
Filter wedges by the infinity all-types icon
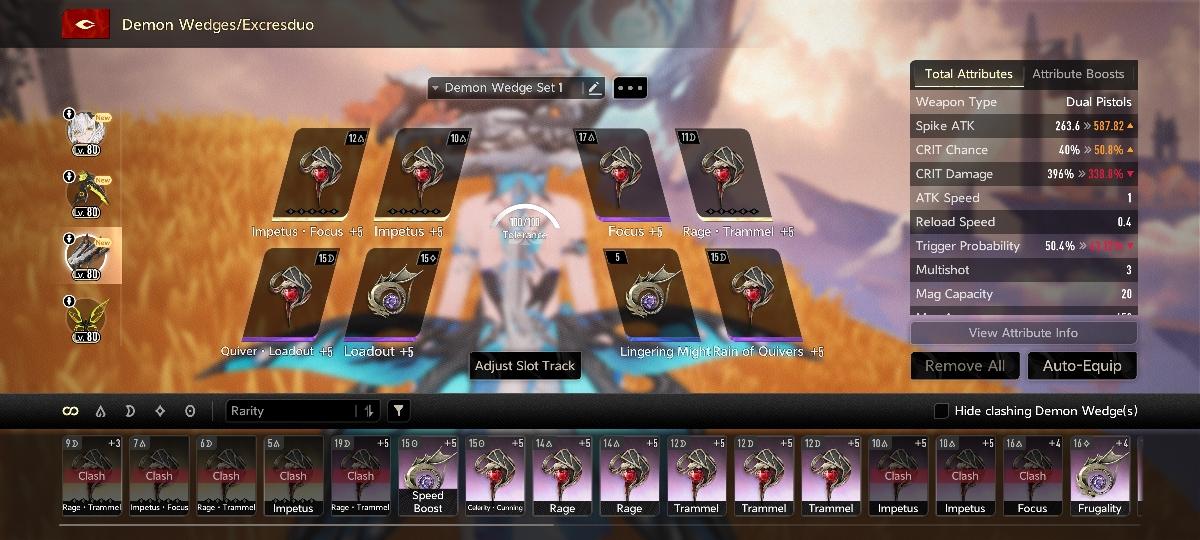coord(70,411)
